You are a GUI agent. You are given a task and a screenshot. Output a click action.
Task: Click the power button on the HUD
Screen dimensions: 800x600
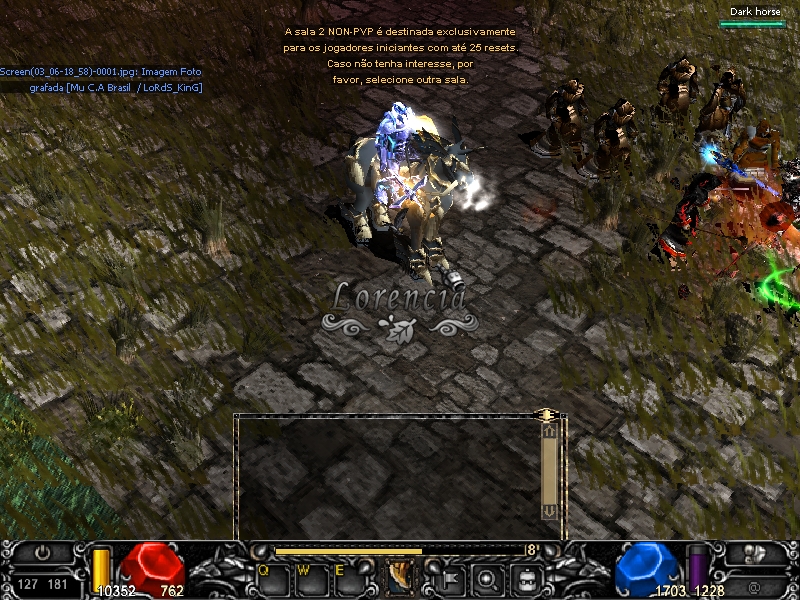click(x=43, y=552)
